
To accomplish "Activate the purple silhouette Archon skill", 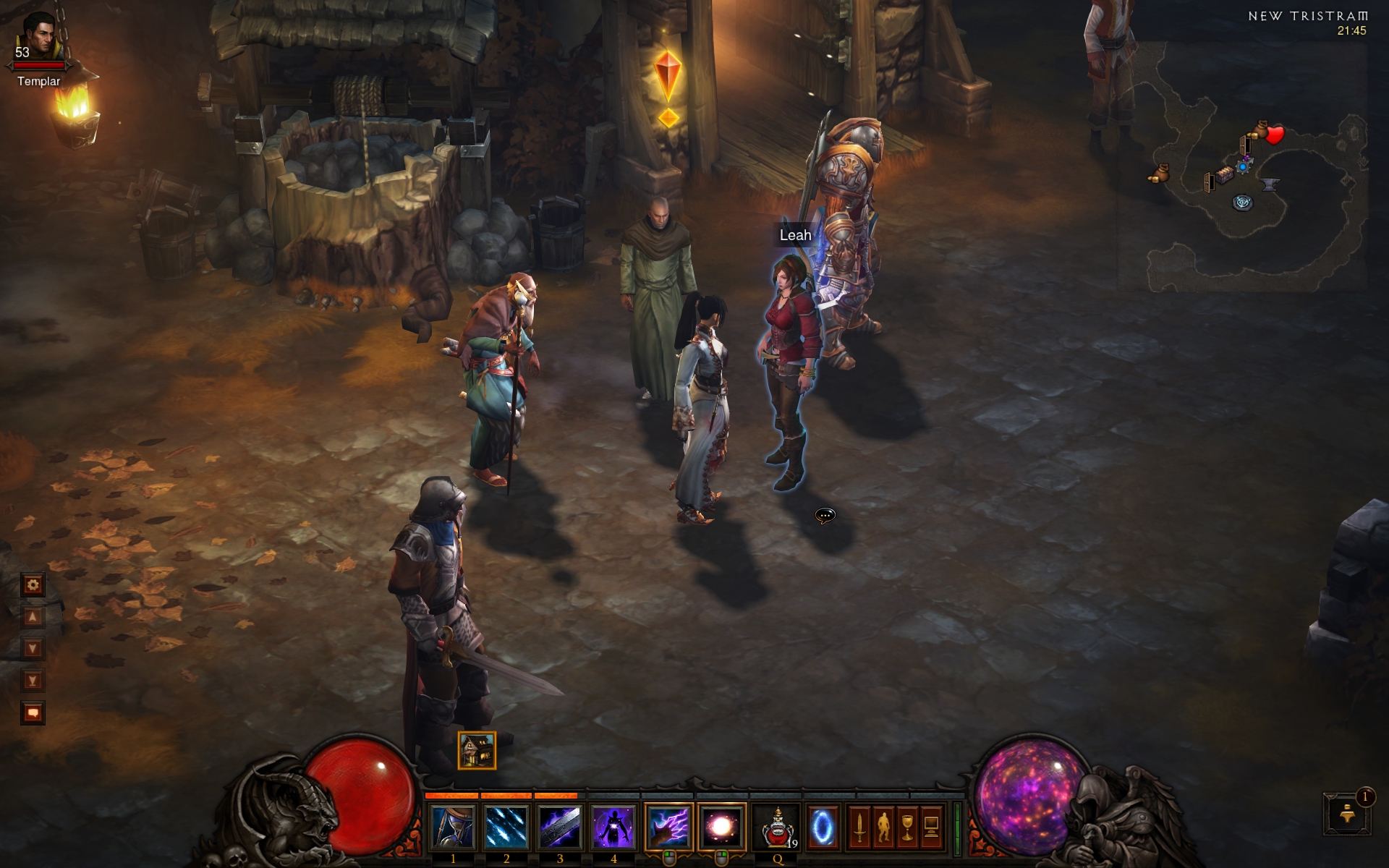I will 613,827.
